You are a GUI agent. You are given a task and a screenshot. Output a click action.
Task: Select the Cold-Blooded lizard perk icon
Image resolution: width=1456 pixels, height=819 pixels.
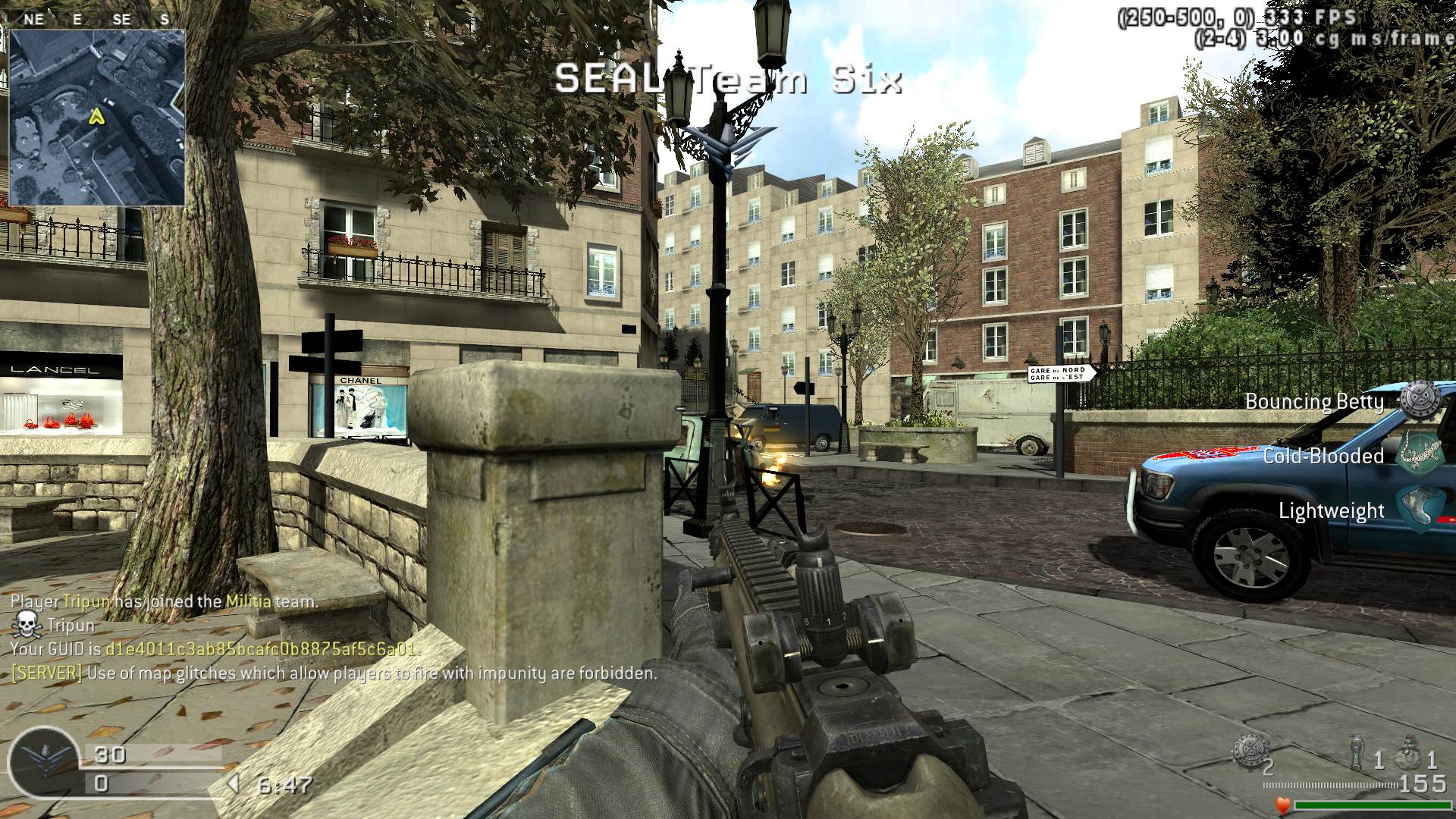click(x=1418, y=455)
